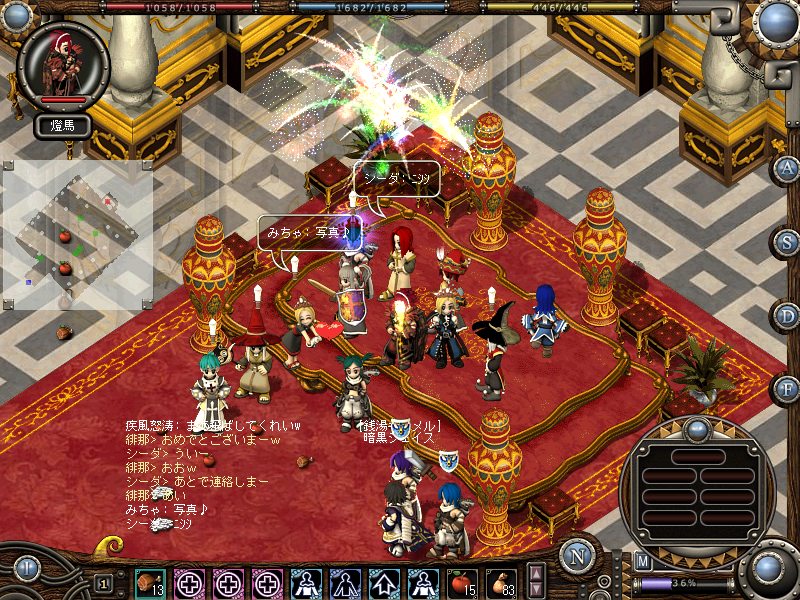Click the small M button
800x600 pixels.
[642, 561]
